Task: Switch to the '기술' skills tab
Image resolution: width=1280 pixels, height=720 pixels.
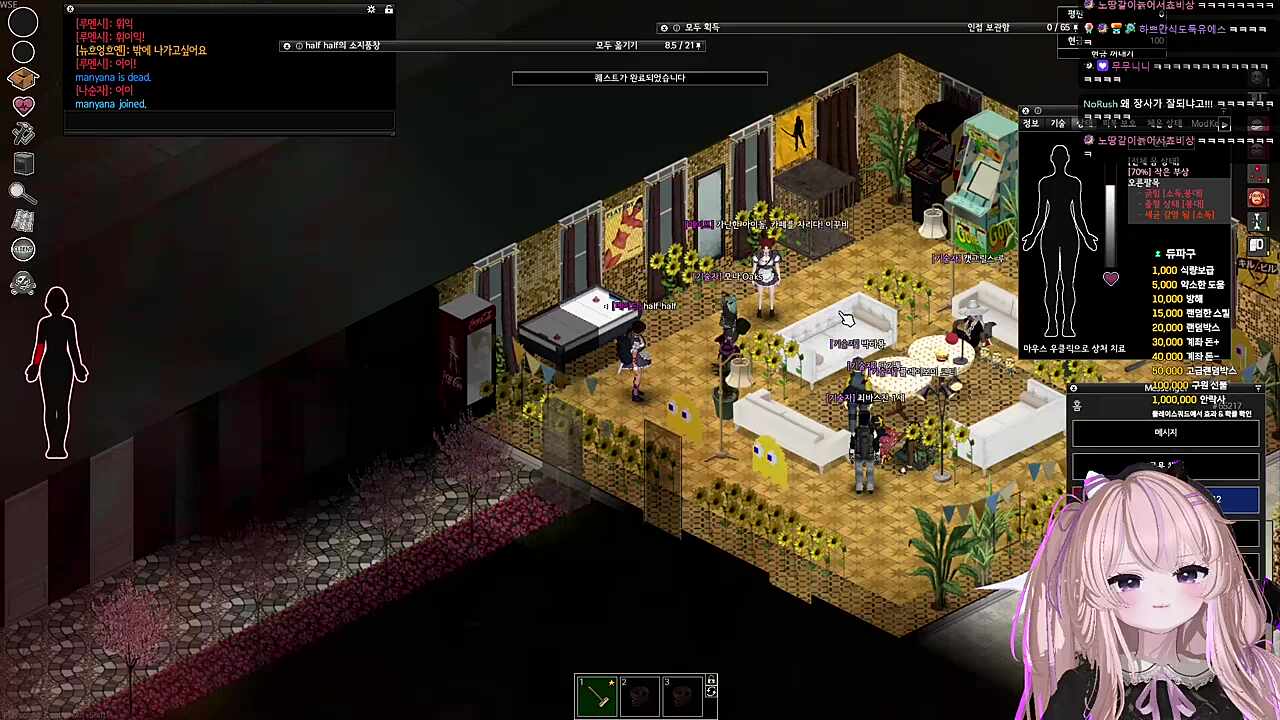Action: click(1058, 124)
